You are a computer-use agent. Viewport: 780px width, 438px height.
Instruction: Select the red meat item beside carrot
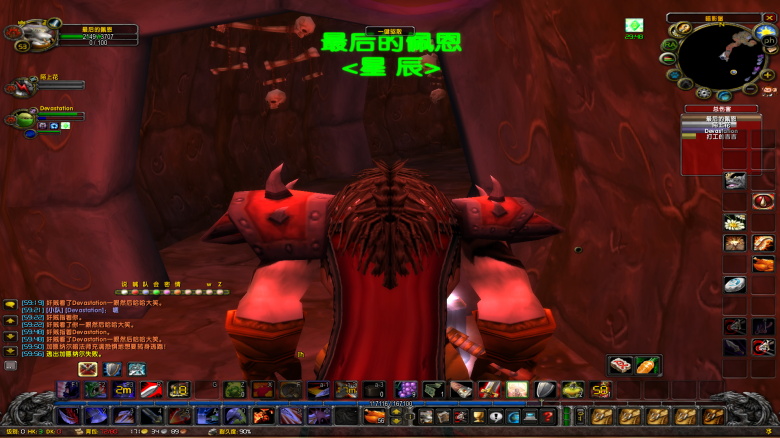(x=621, y=365)
